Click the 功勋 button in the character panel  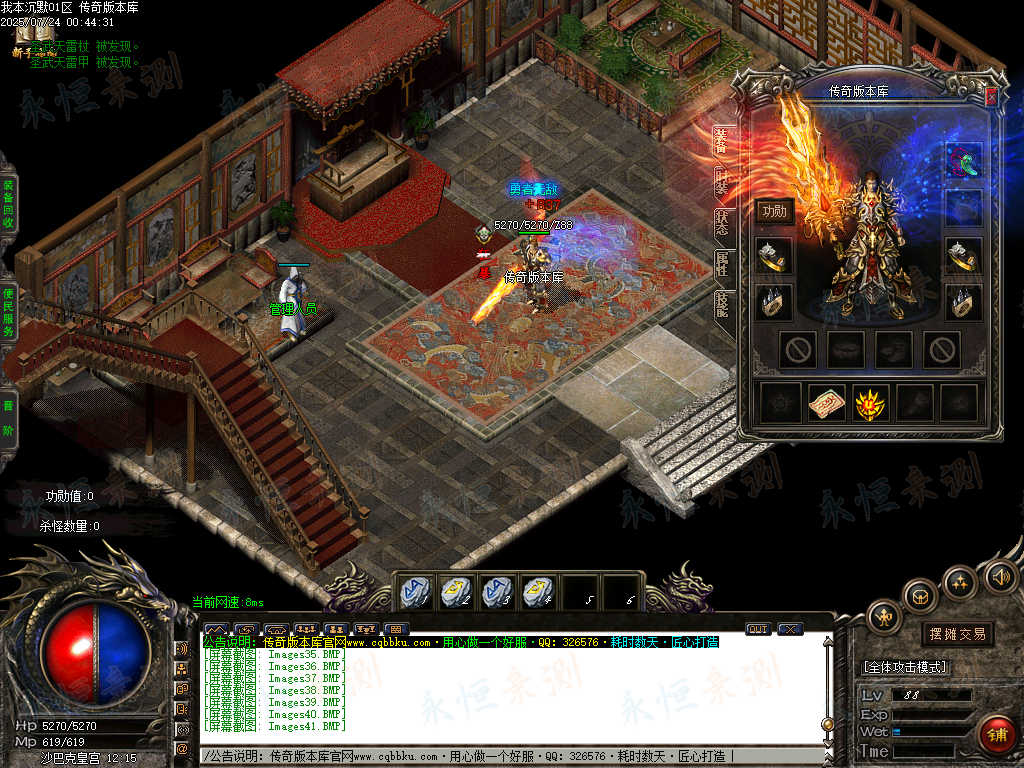point(774,211)
